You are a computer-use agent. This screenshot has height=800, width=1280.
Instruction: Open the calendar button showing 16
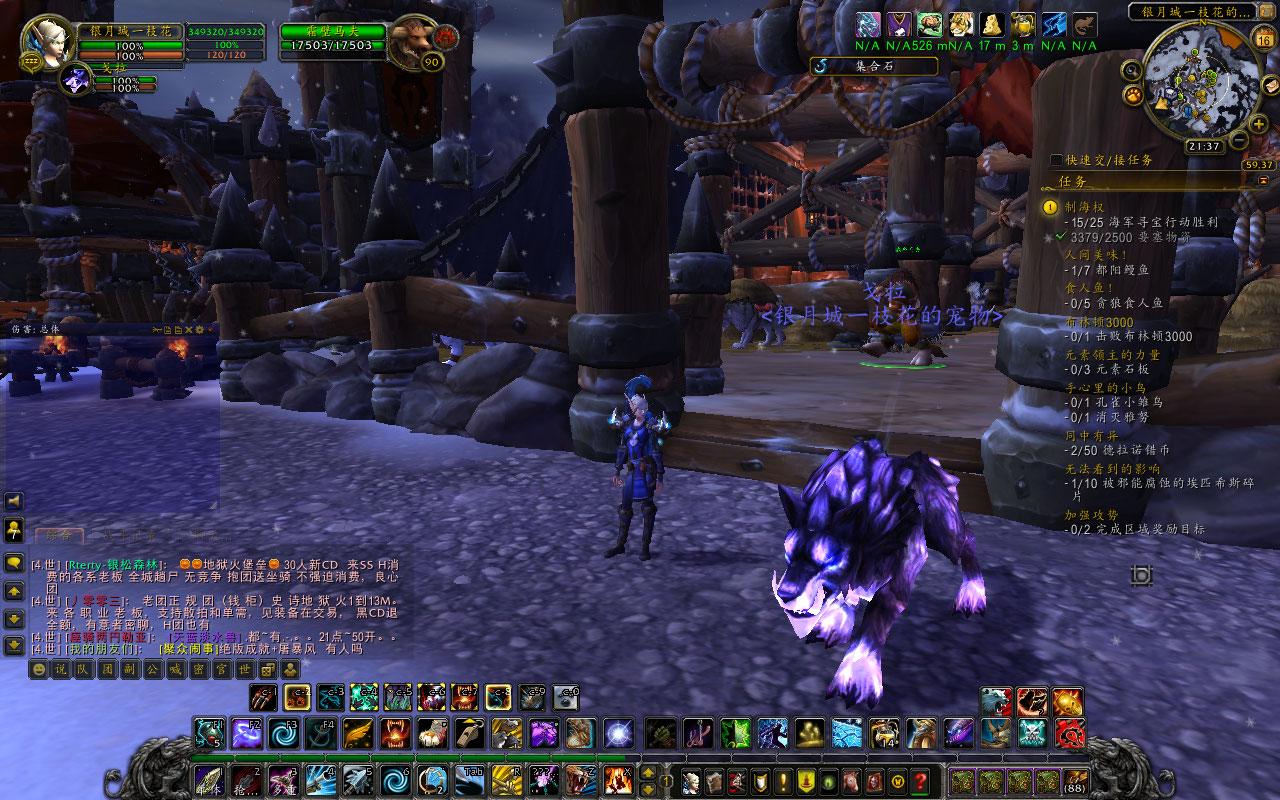click(1264, 41)
